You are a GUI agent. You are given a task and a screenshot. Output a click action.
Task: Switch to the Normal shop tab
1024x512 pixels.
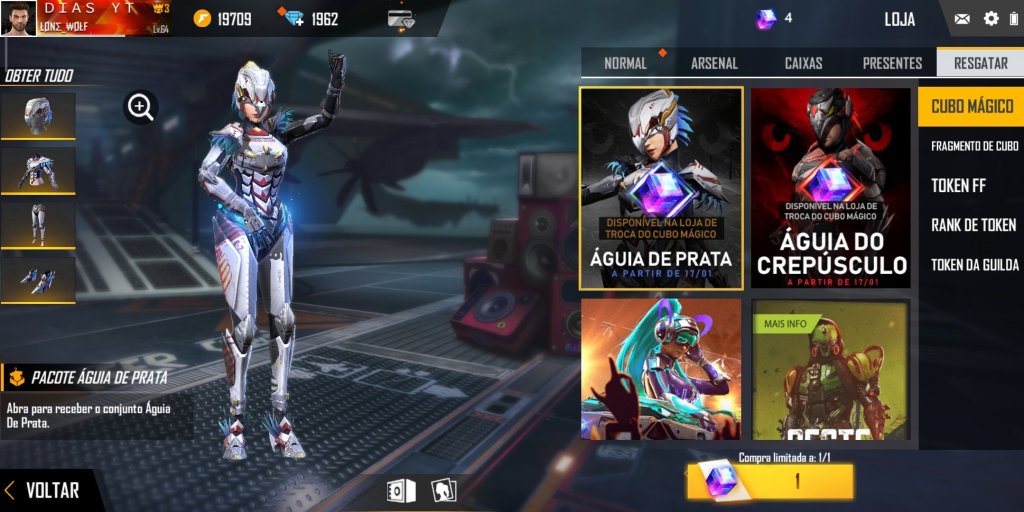pos(626,63)
